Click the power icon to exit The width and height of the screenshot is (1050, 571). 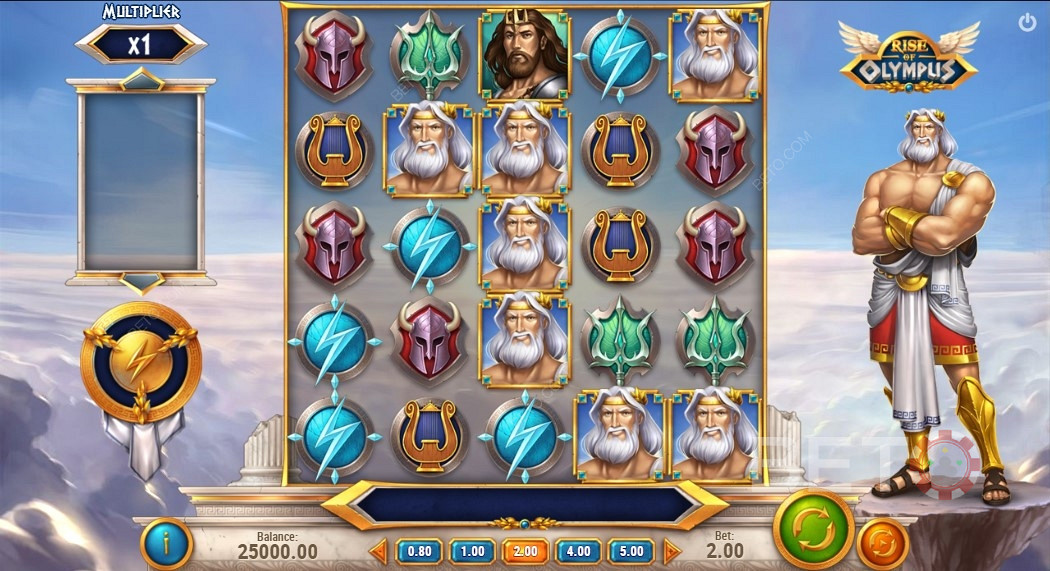[1027, 22]
